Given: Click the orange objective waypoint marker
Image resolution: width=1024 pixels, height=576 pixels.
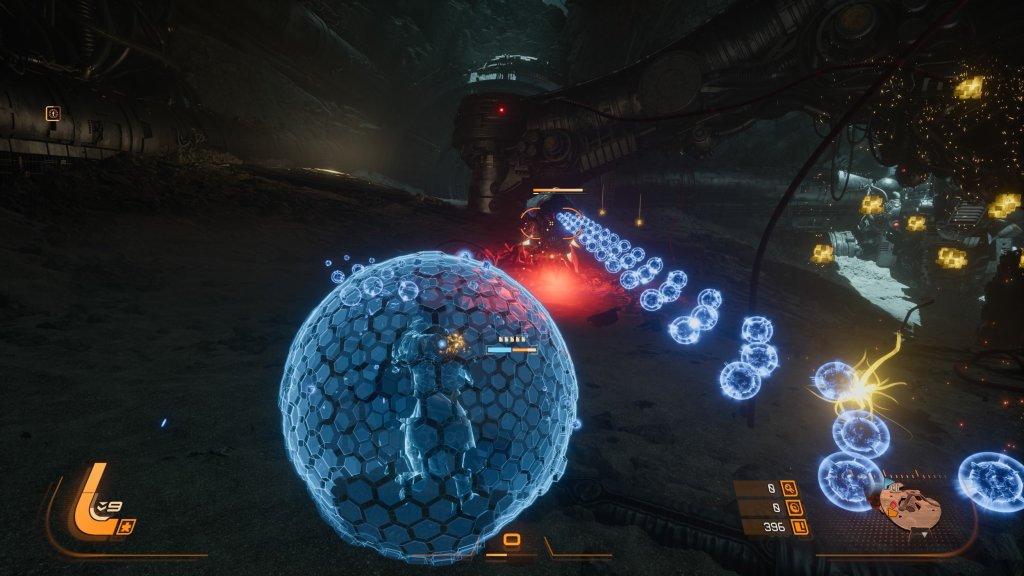Looking at the screenshot, I should (x=53, y=113).
